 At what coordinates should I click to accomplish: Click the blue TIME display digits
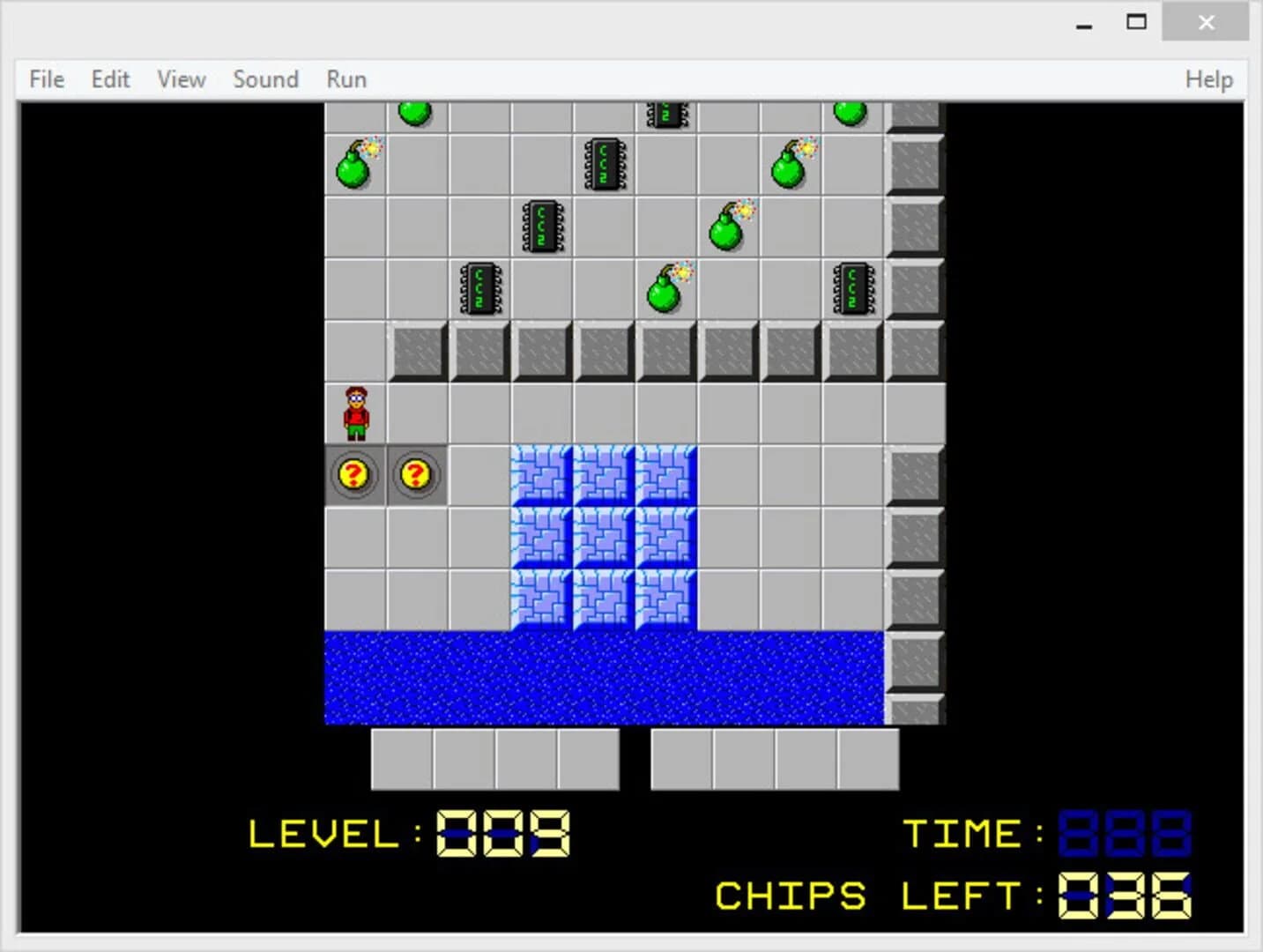coord(1125,833)
